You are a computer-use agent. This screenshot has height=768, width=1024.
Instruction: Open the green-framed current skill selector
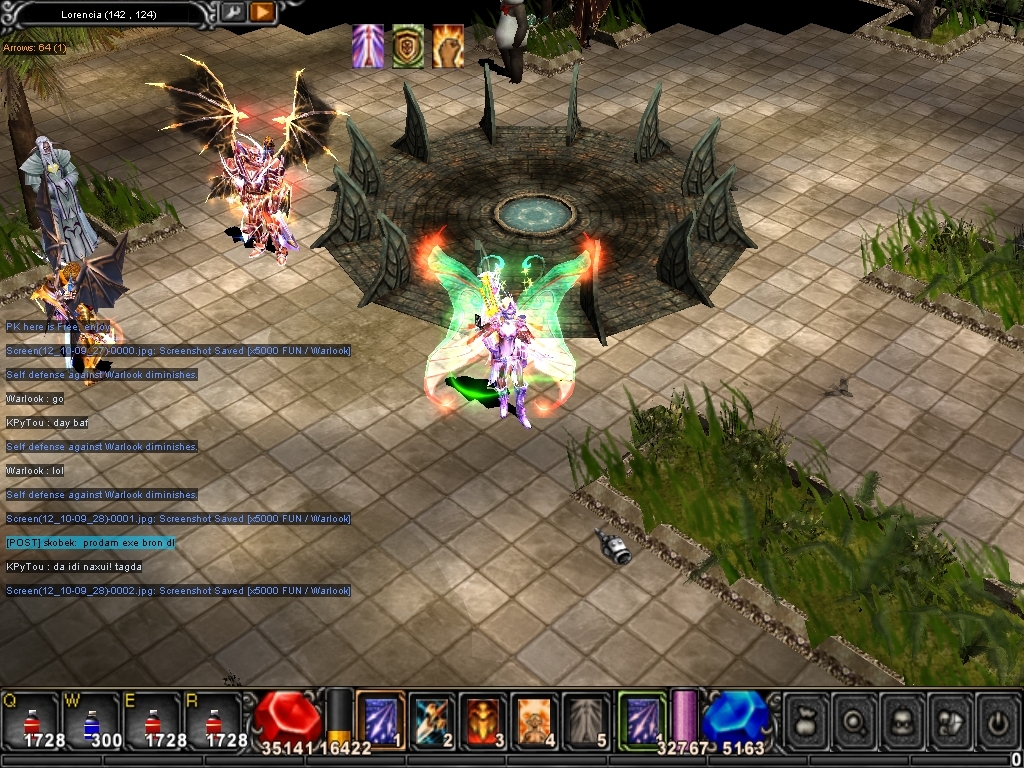pyautogui.click(x=642, y=719)
